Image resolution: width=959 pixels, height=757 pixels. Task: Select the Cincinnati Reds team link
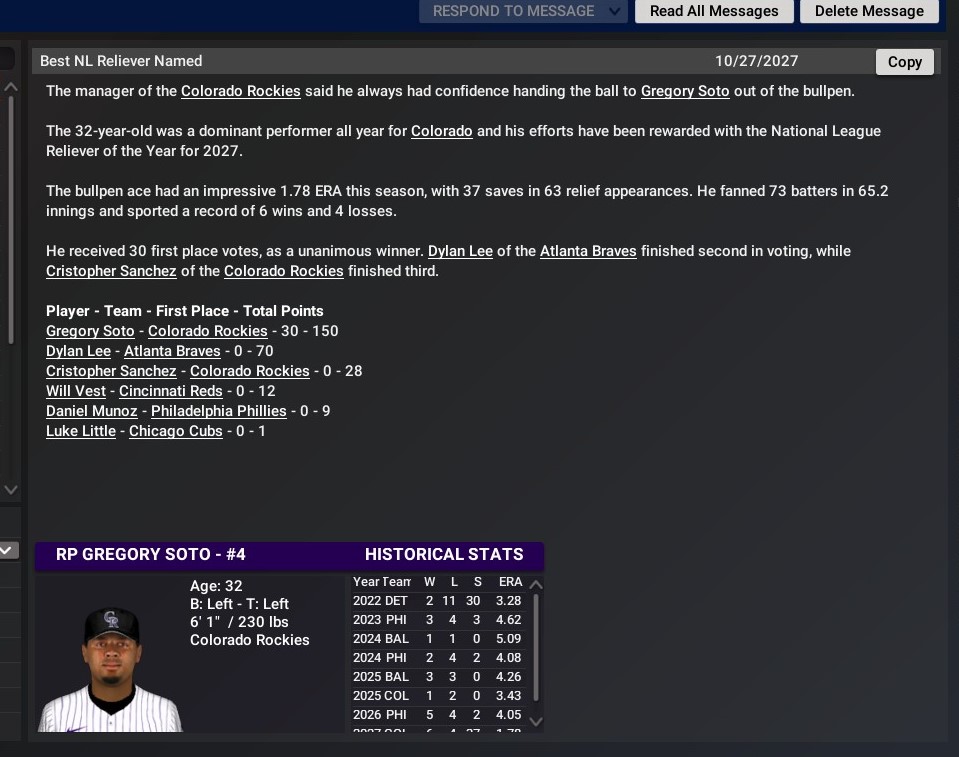coord(171,391)
